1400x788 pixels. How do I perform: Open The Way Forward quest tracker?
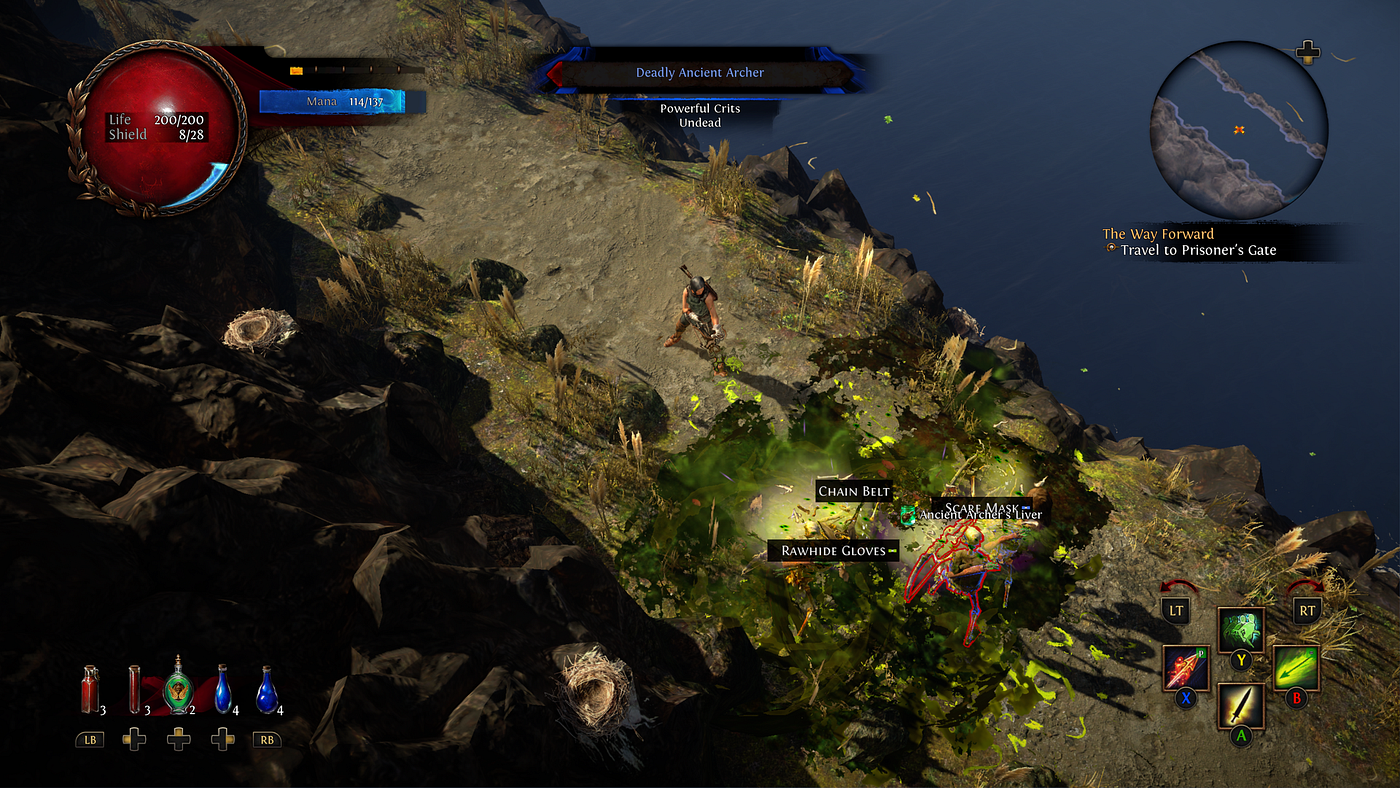tap(1158, 234)
